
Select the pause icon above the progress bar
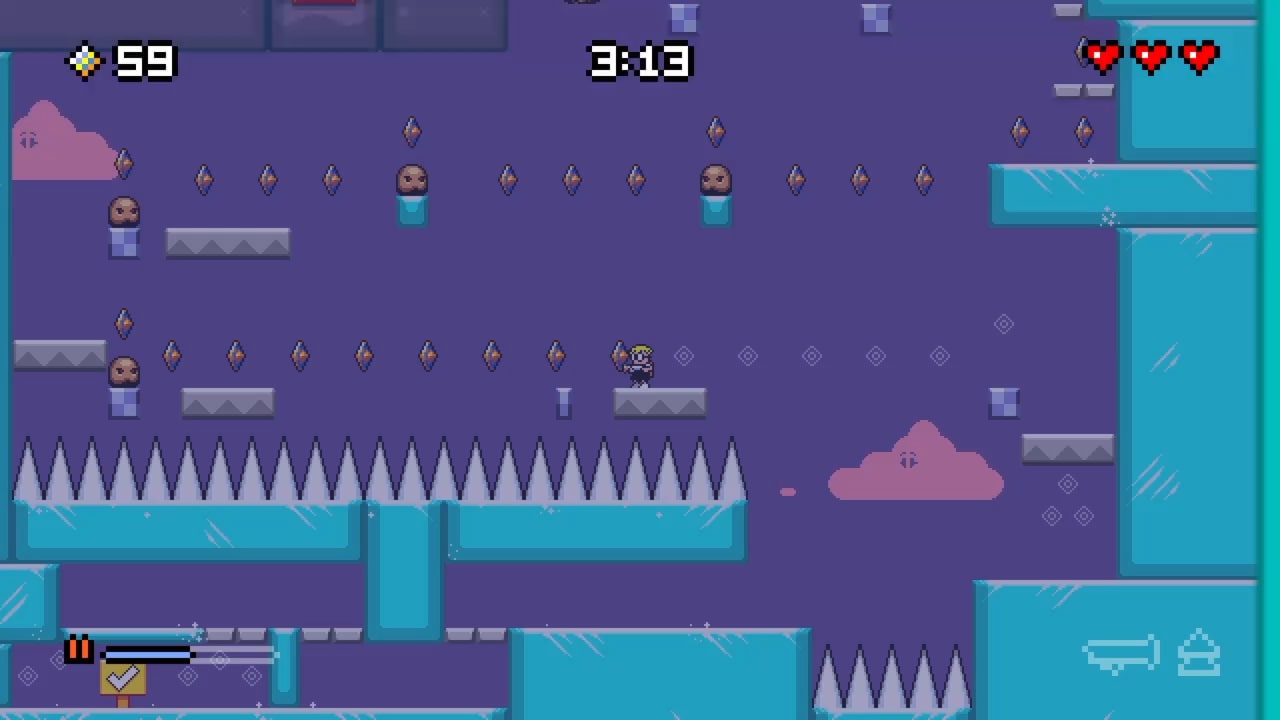click(78, 649)
